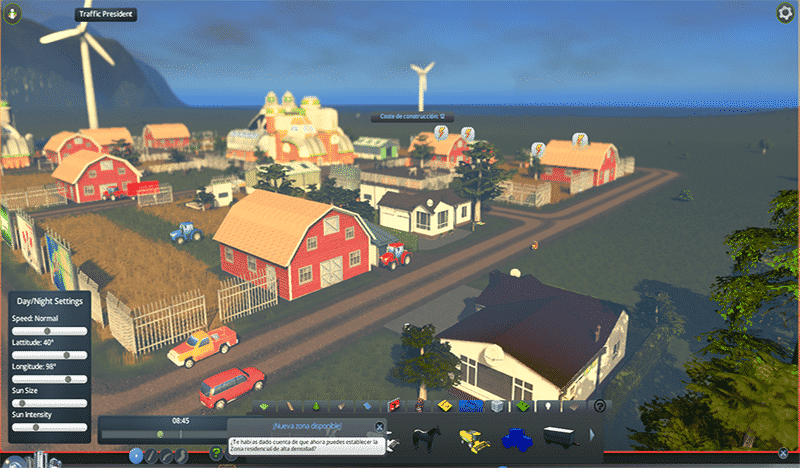
Task: Close the 'Nueva zona disponible' notification
Action: pyautogui.click(x=379, y=427)
